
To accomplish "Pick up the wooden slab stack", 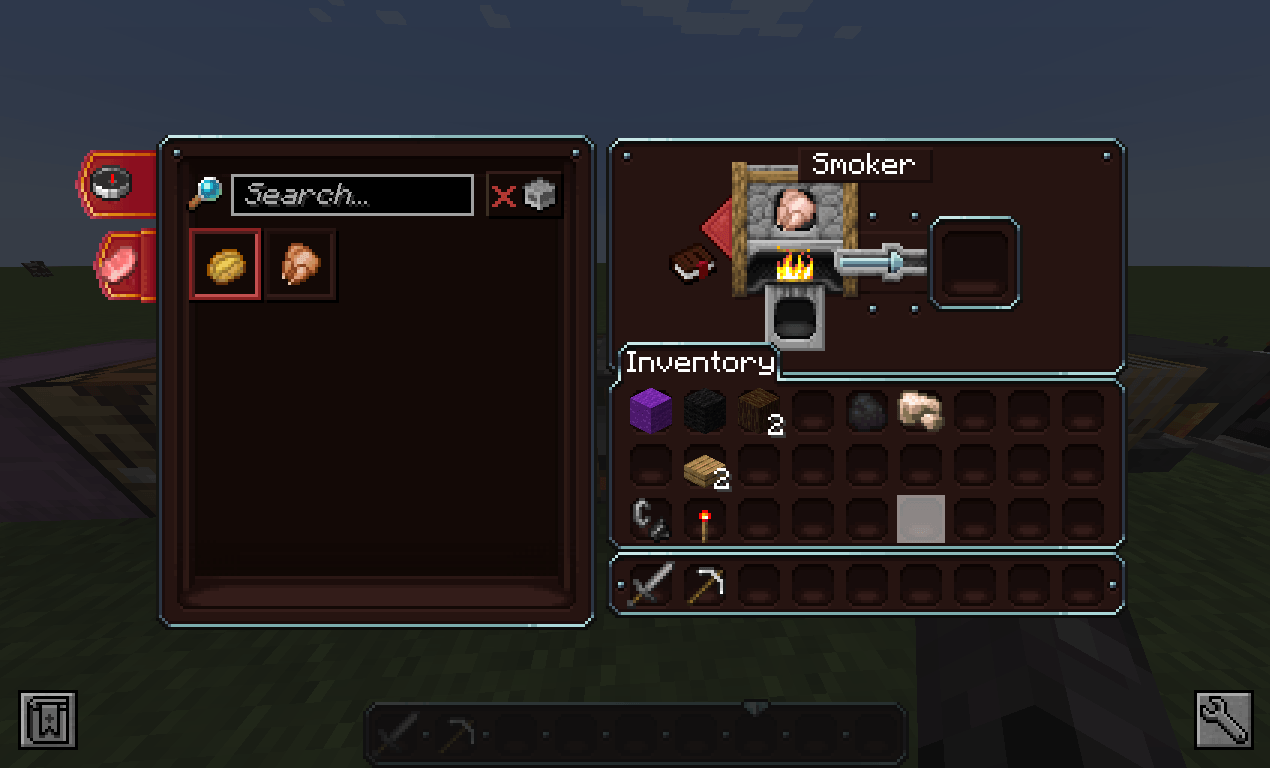I will tap(704, 466).
